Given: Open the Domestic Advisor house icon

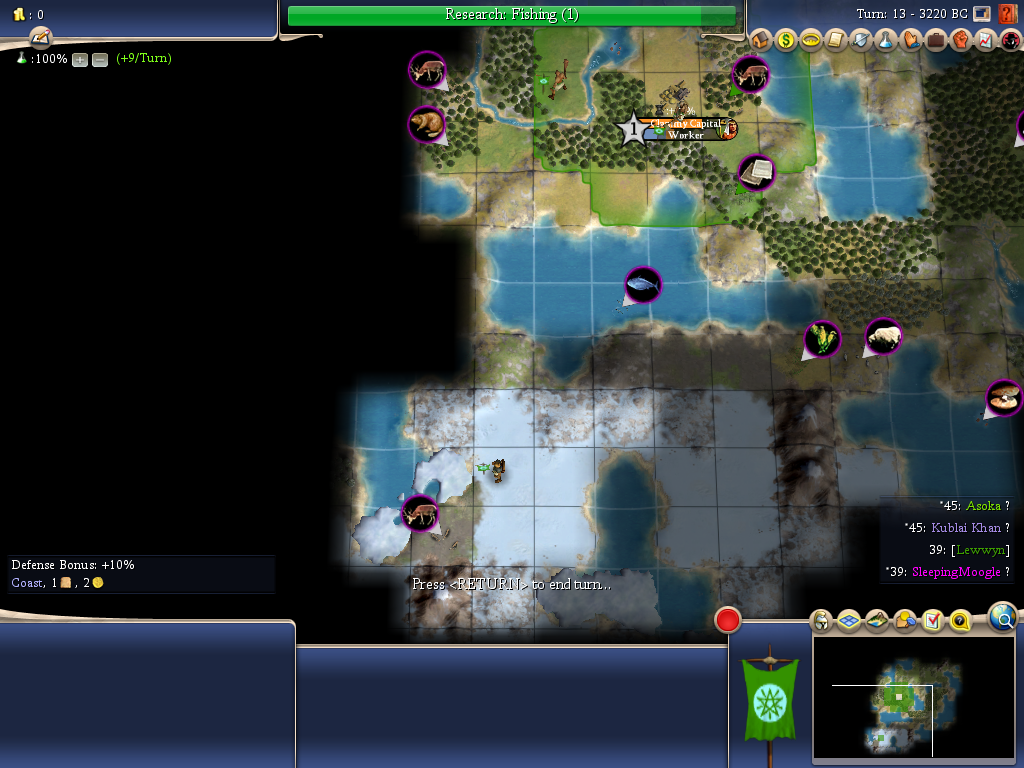Looking at the screenshot, I should tap(761, 40).
